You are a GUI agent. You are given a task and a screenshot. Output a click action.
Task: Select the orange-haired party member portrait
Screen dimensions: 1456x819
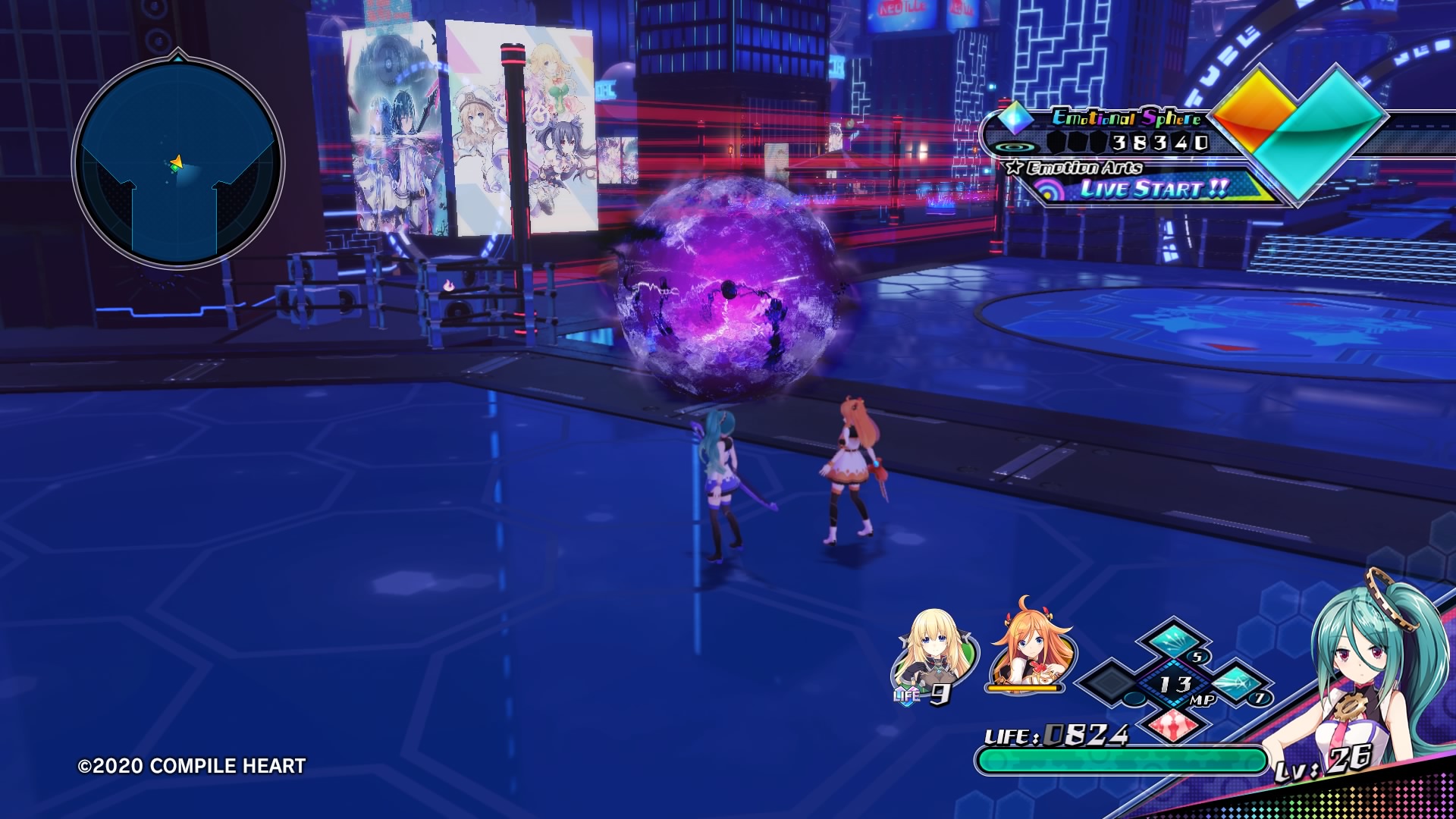tap(1030, 646)
